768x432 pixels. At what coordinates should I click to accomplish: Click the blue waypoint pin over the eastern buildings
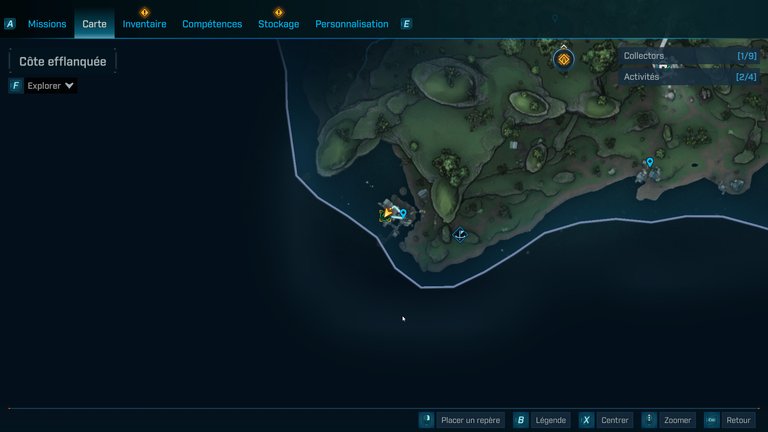click(x=650, y=162)
